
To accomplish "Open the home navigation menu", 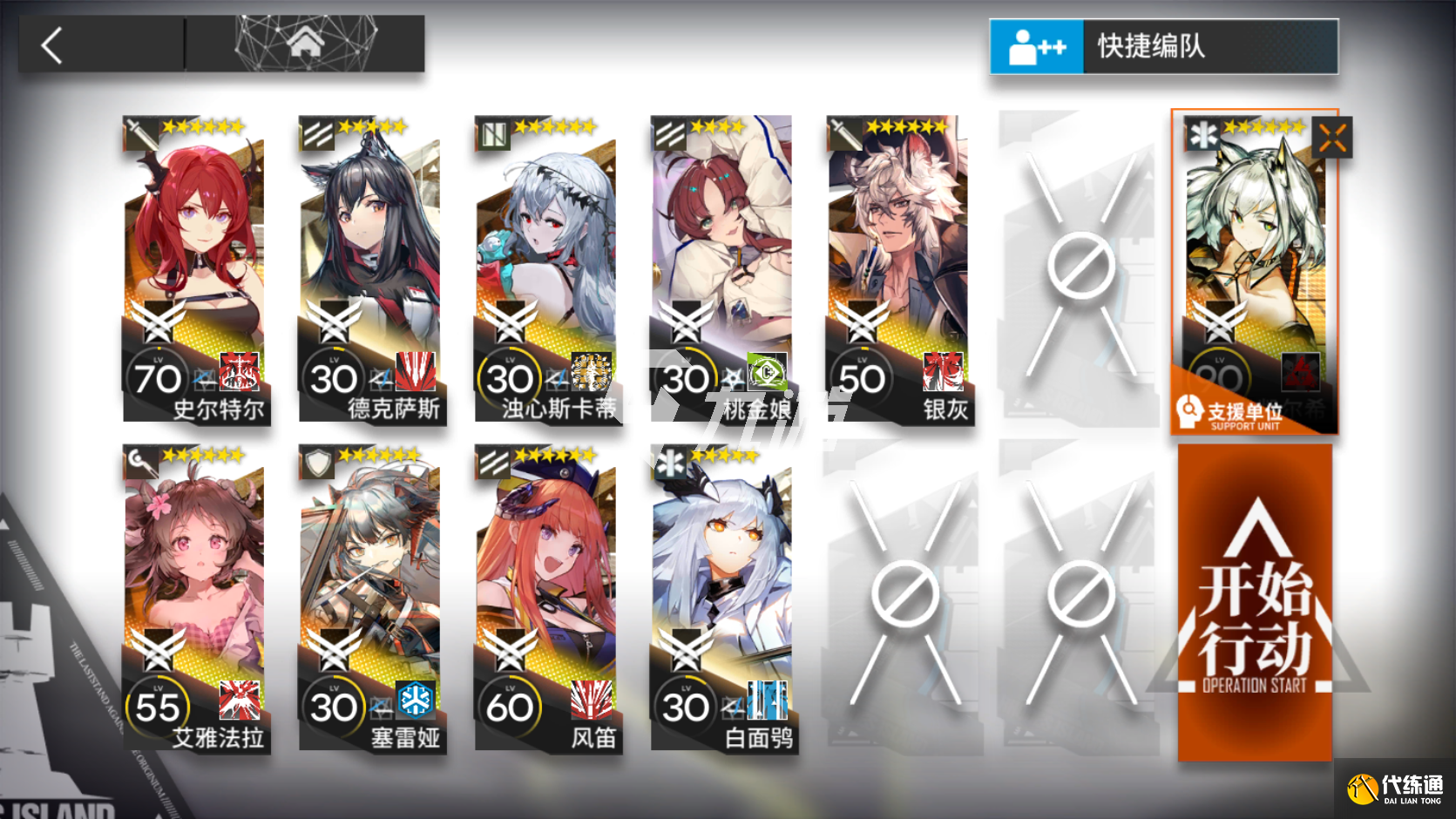I will pos(304,42).
